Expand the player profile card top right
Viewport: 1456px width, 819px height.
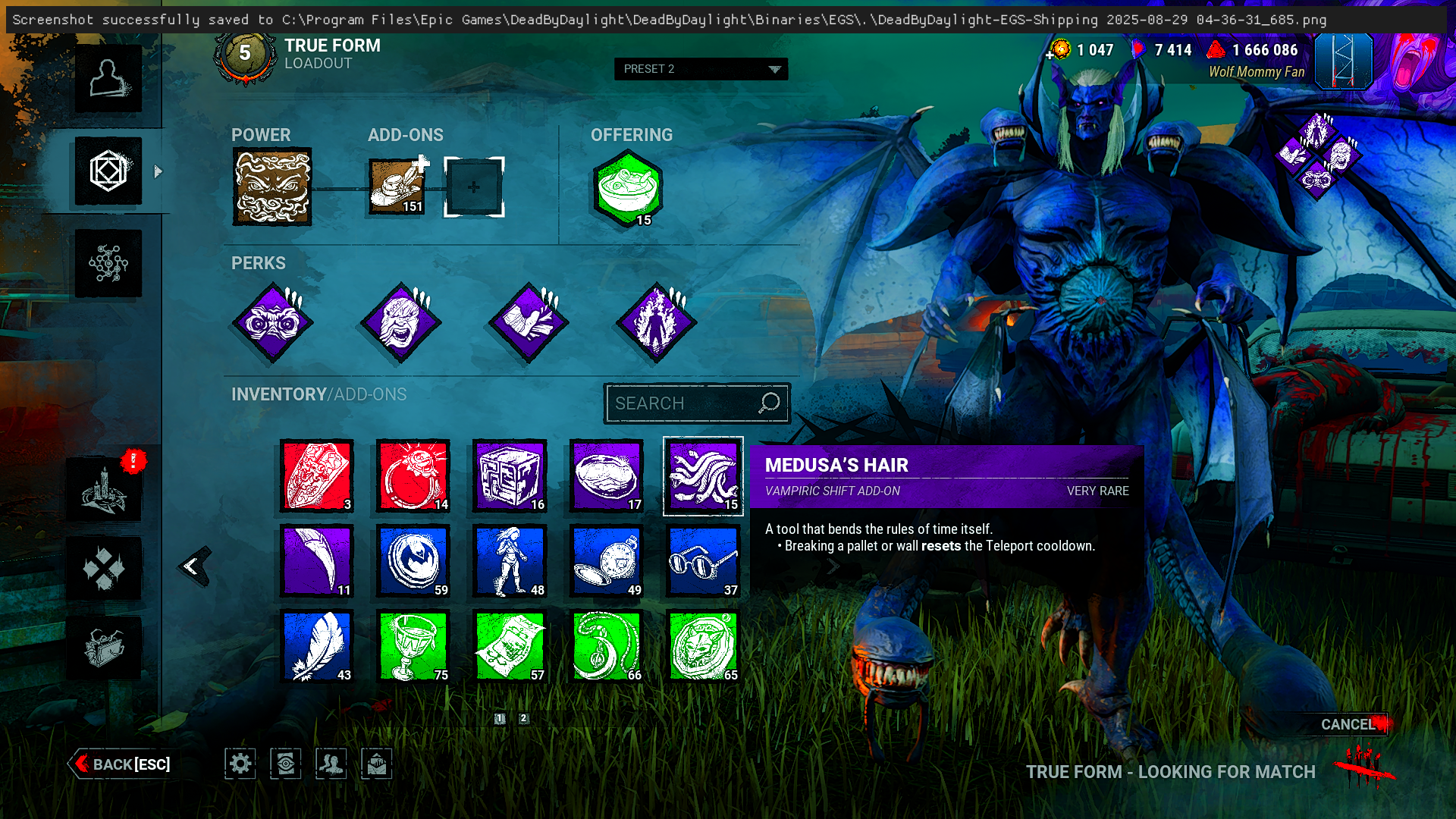(1344, 62)
